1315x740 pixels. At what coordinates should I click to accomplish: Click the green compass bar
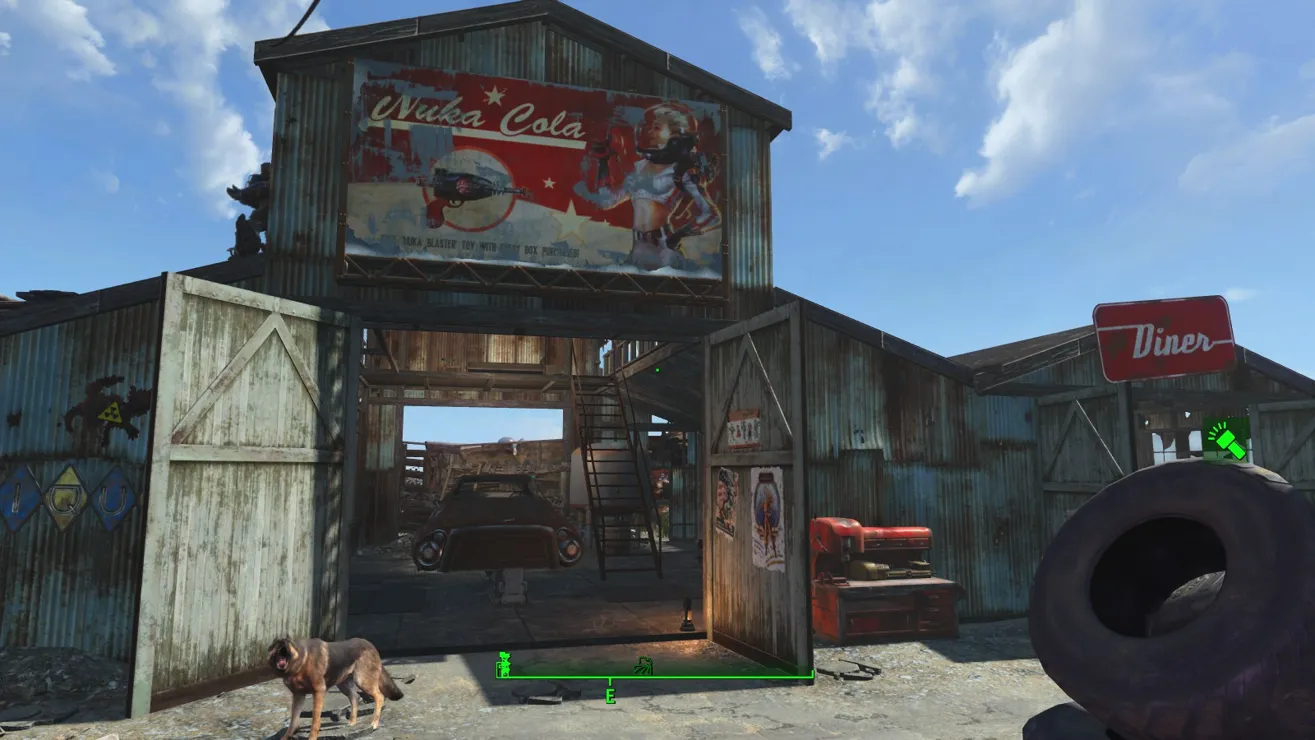point(720,678)
